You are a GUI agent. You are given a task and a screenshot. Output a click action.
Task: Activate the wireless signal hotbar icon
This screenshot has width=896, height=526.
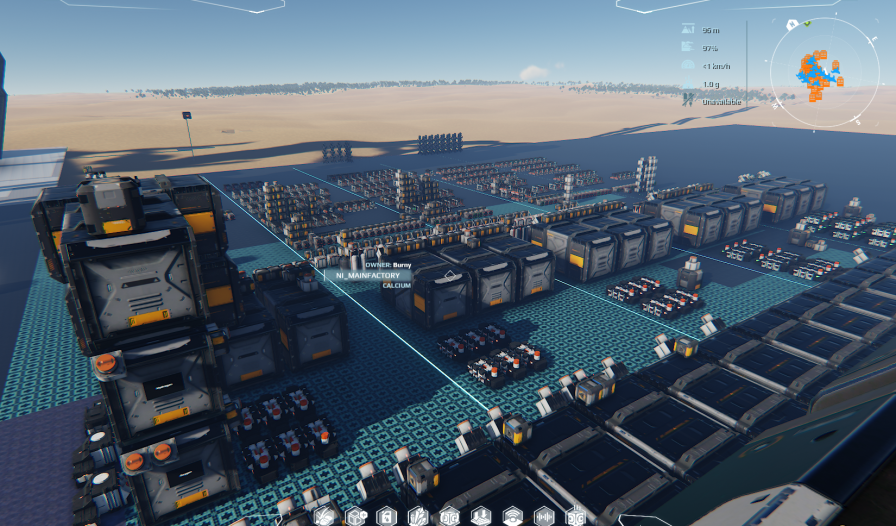[513, 516]
